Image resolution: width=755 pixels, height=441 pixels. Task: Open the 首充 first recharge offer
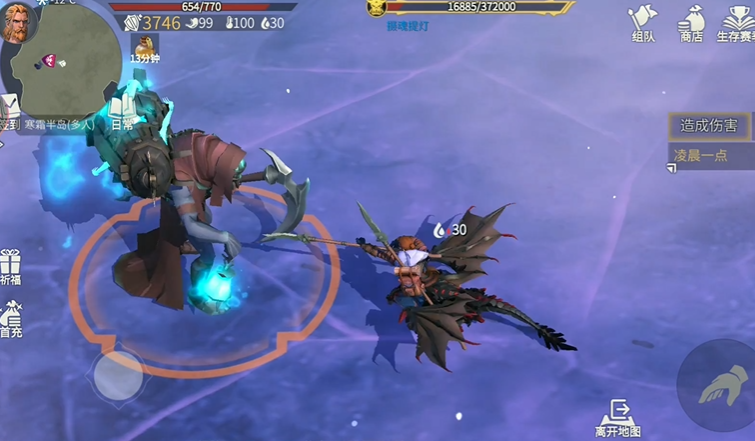pyautogui.click(x=11, y=319)
